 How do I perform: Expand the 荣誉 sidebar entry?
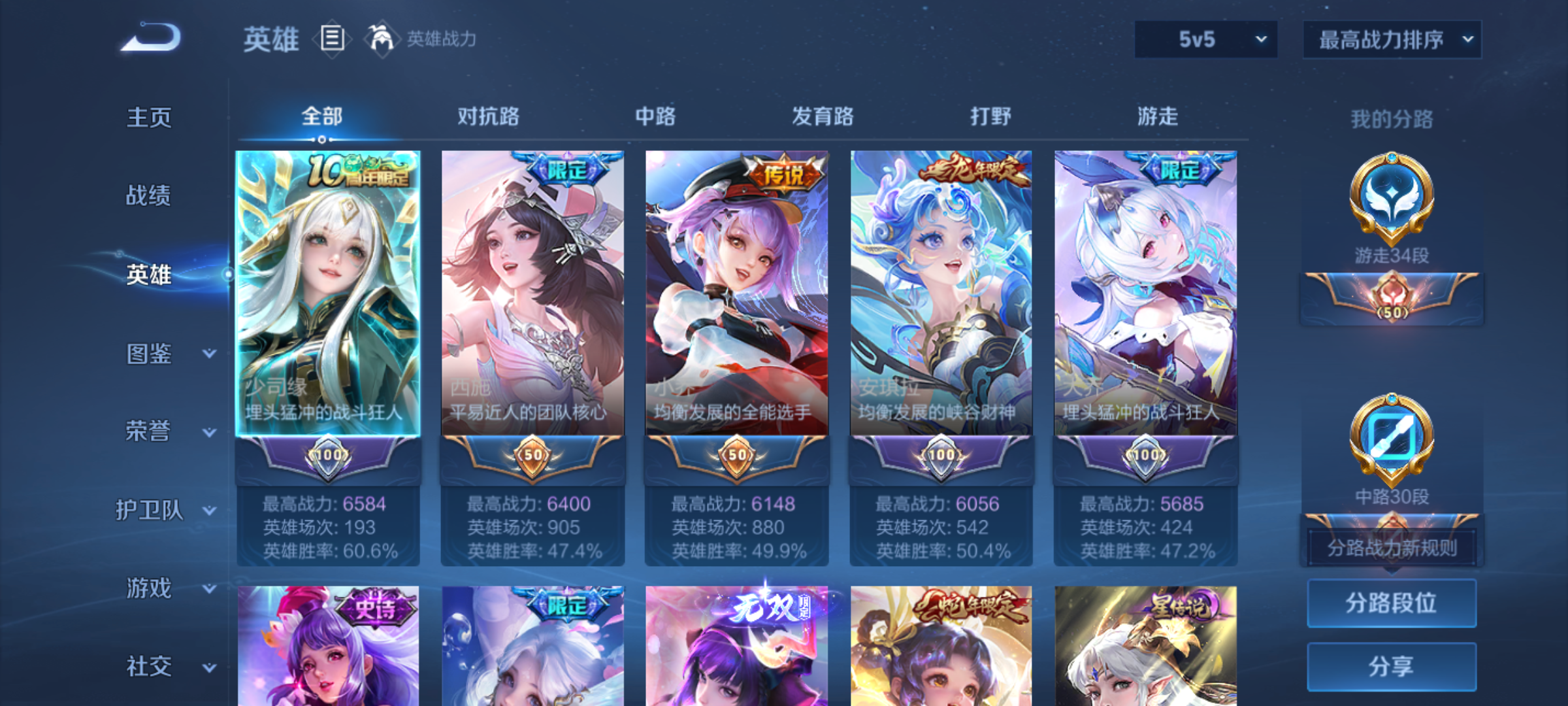pyautogui.click(x=170, y=431)
